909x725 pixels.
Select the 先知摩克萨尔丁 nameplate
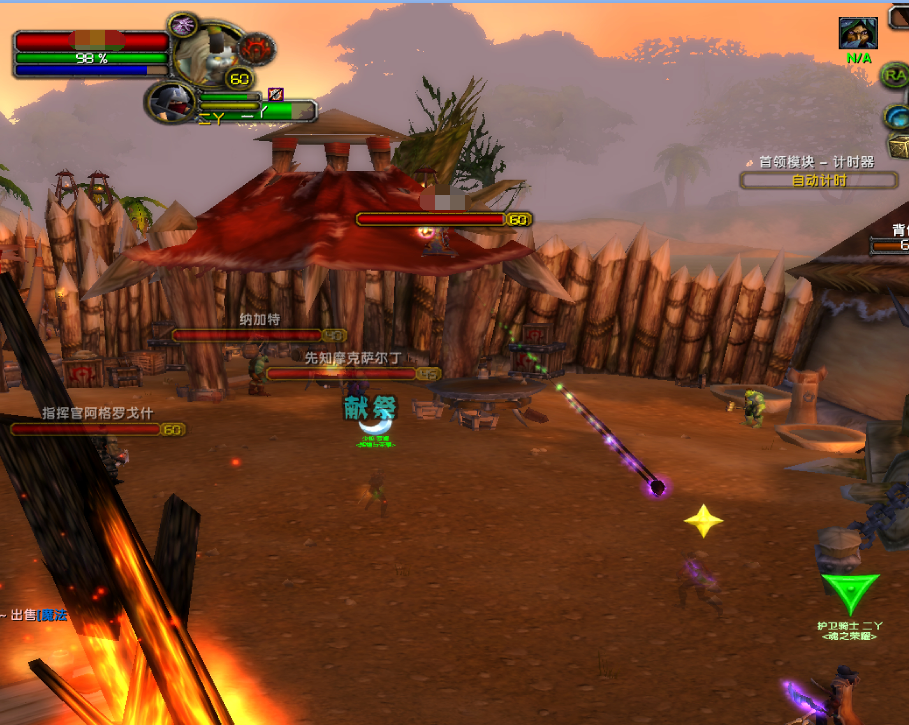click(353, 373)
